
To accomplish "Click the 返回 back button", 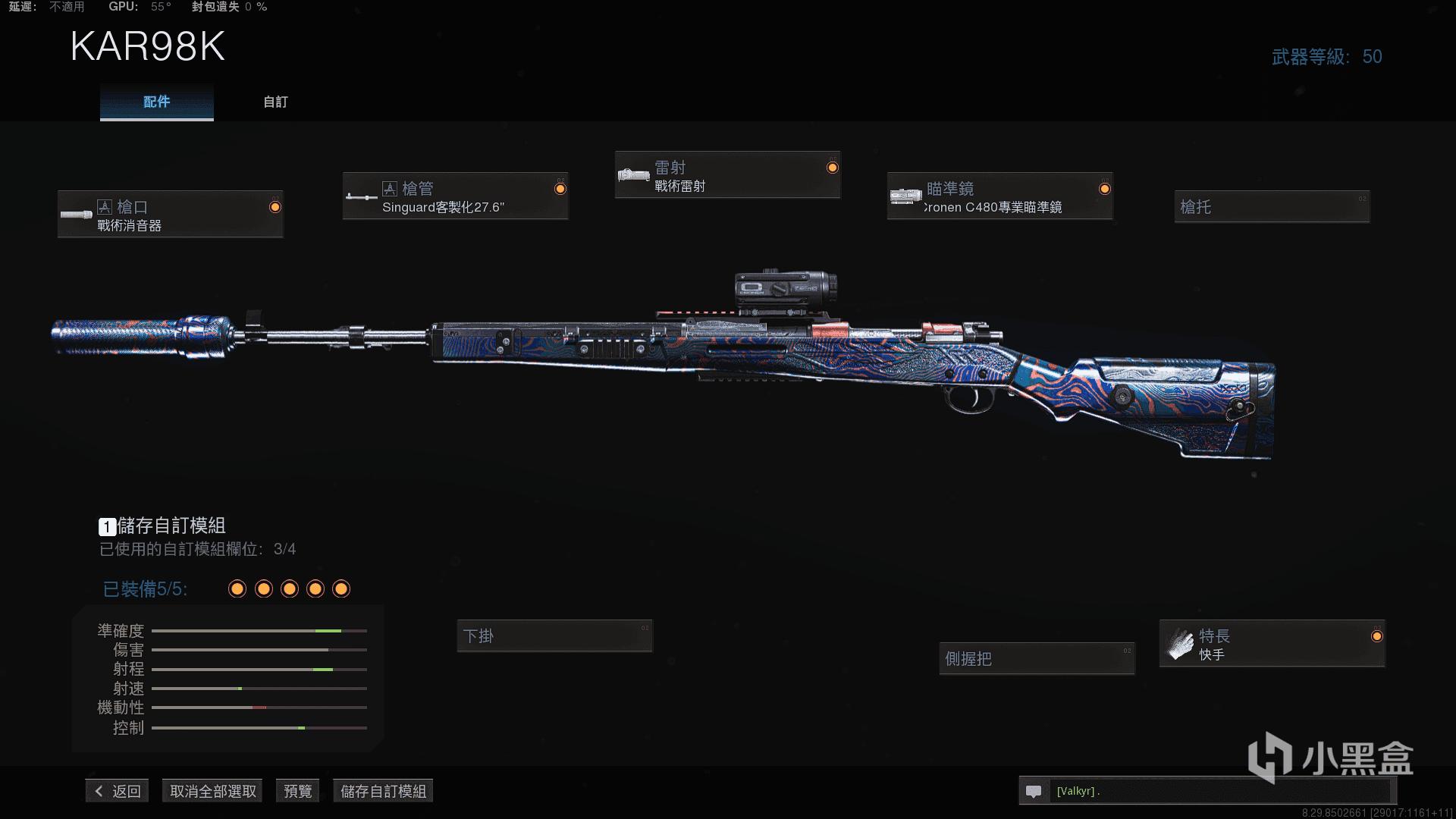I will coord(118,791).
